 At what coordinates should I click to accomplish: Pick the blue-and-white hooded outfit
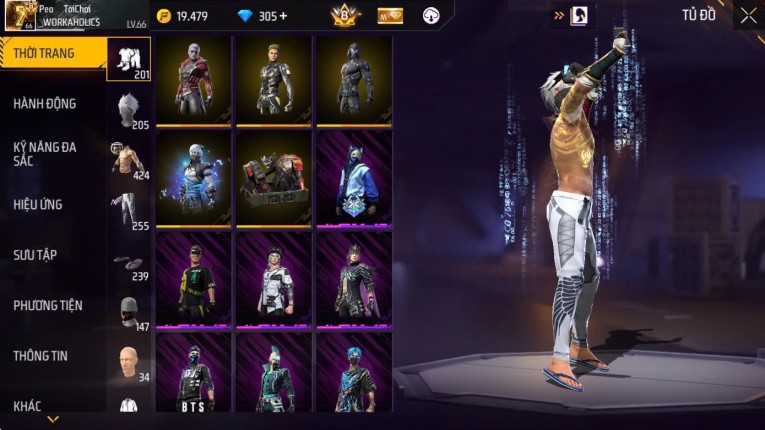[354, 180]
